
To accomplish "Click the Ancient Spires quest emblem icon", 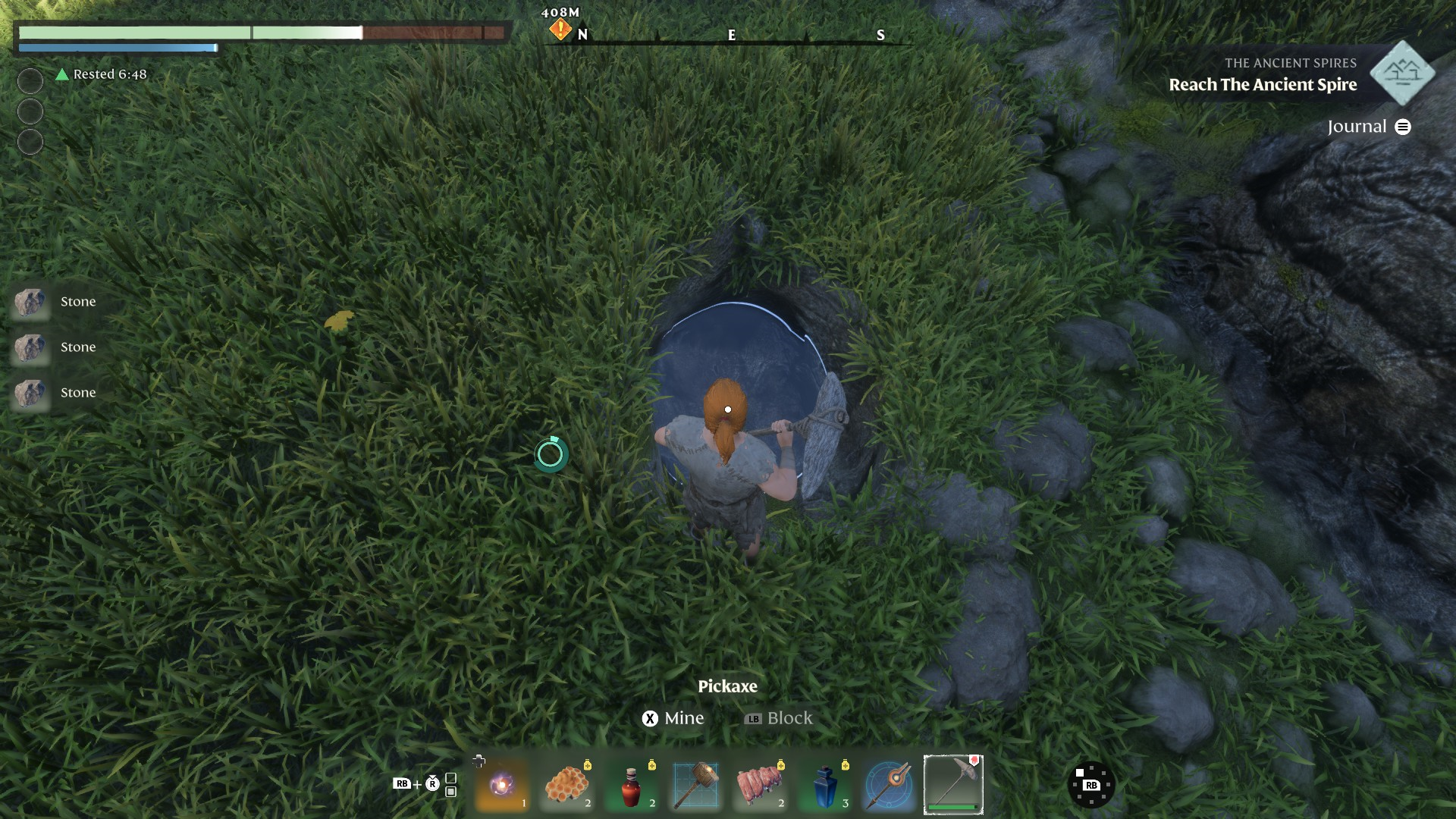I will 1402,74.
